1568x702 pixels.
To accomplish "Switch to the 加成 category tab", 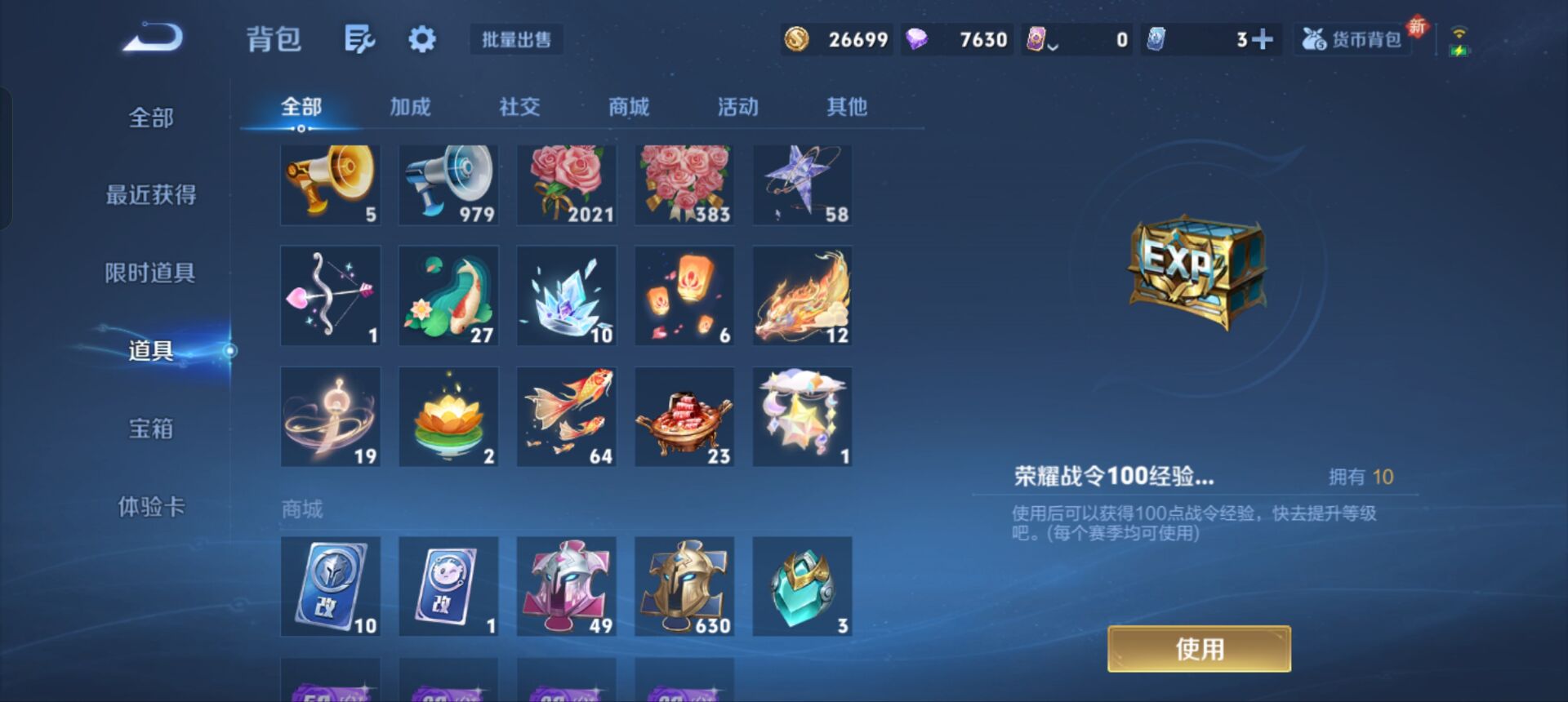I will click(x=412, y=106).
